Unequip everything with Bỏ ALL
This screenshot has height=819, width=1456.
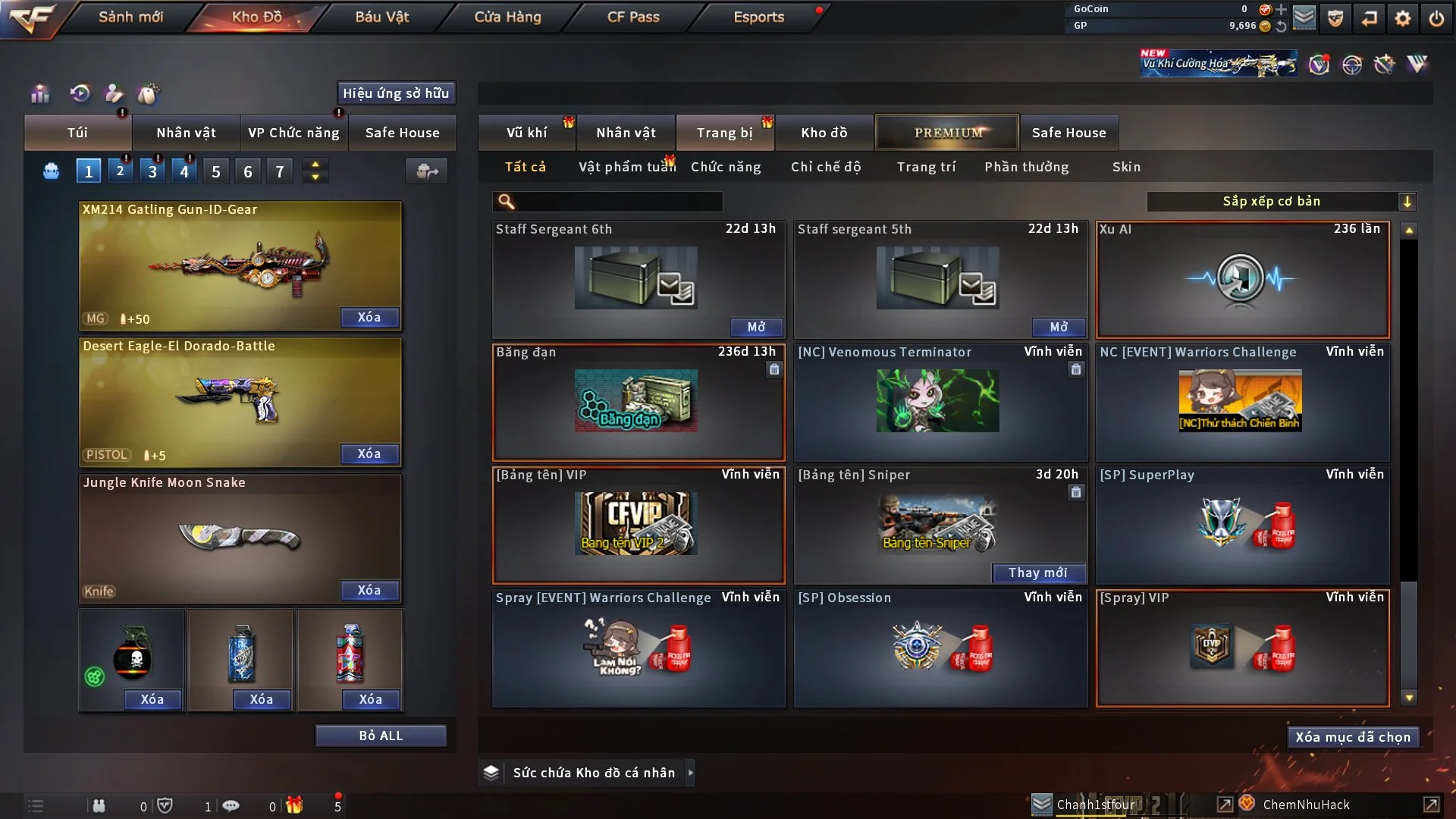(x=381, y=736)
